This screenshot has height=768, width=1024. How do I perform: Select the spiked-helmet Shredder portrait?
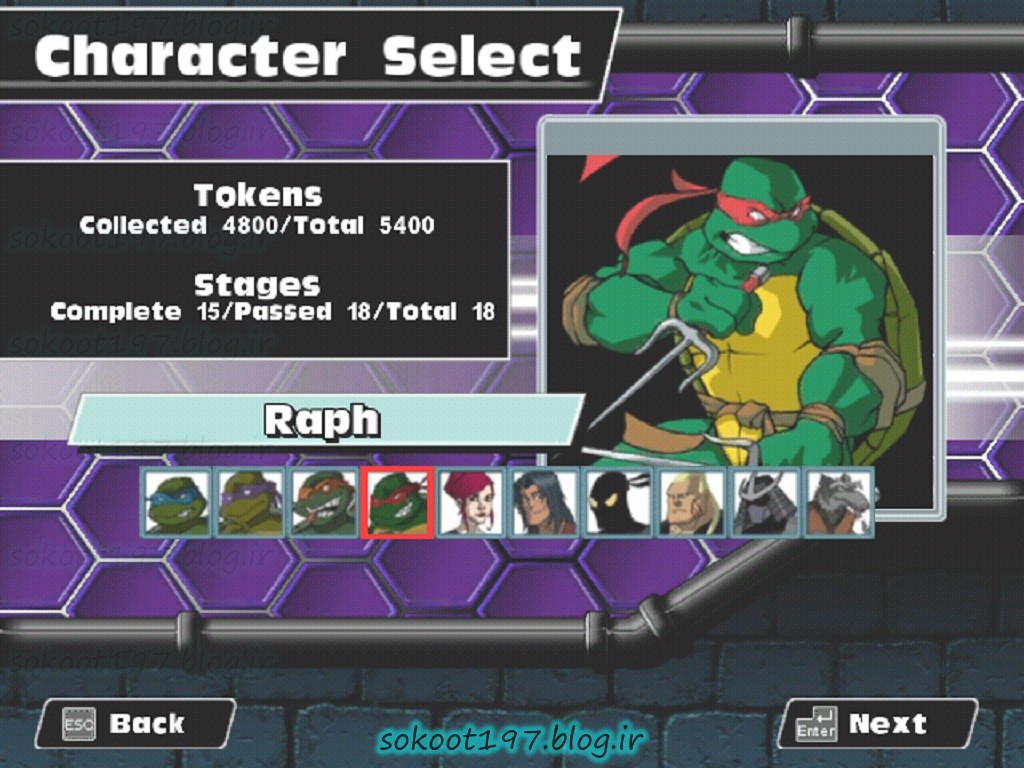coord(765,502)
